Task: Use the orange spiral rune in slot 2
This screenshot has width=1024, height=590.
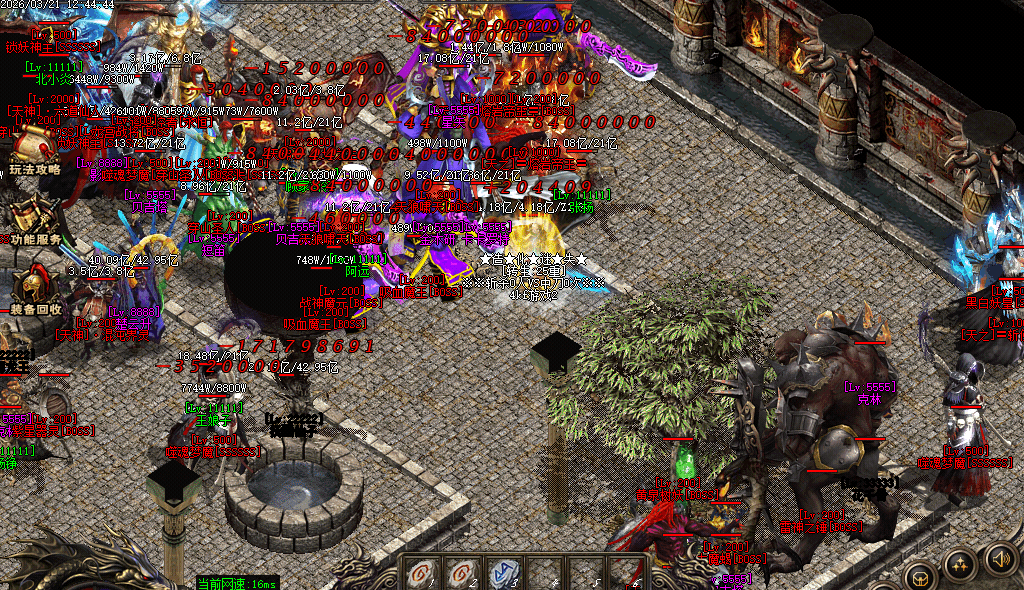Action: click(x=463, y=574)
